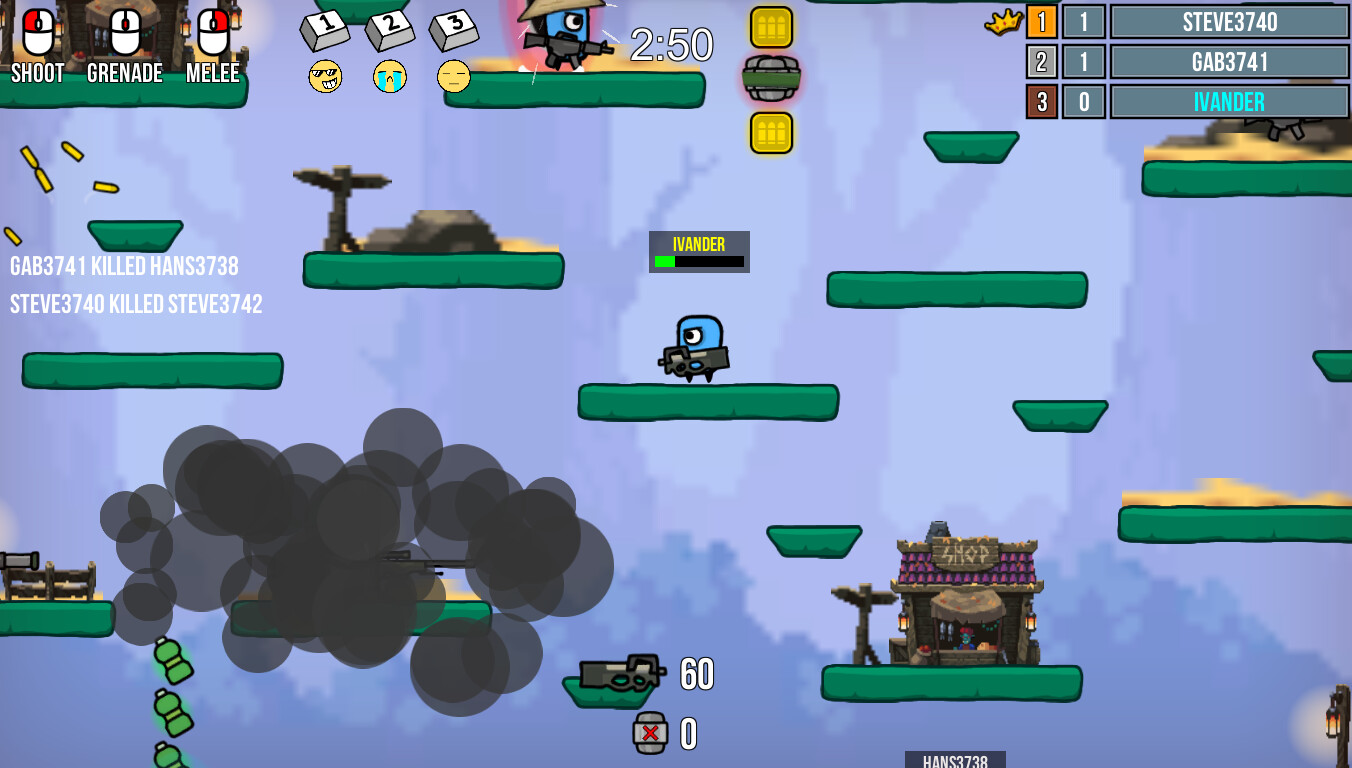
Task: Click IVANDER's health bar
Action: click(699, 262)
